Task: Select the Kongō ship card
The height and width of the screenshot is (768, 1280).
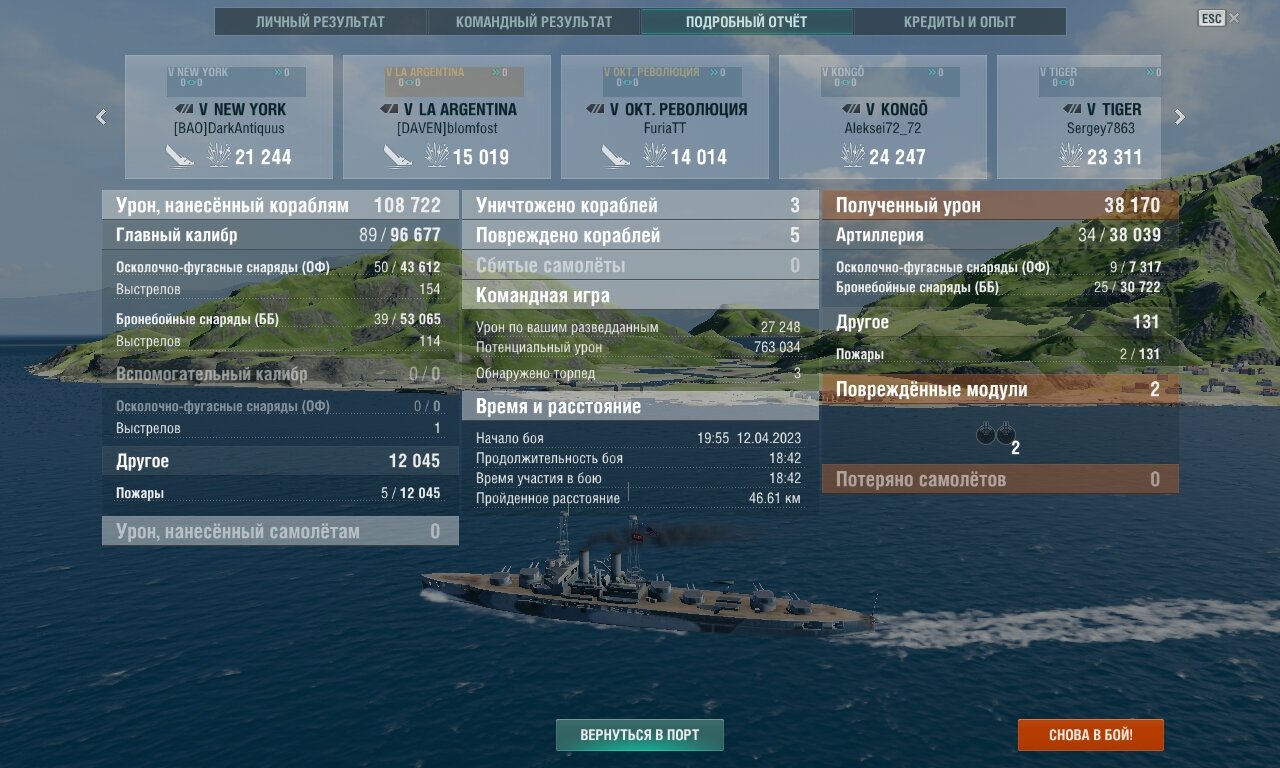Action: (883, 117)
